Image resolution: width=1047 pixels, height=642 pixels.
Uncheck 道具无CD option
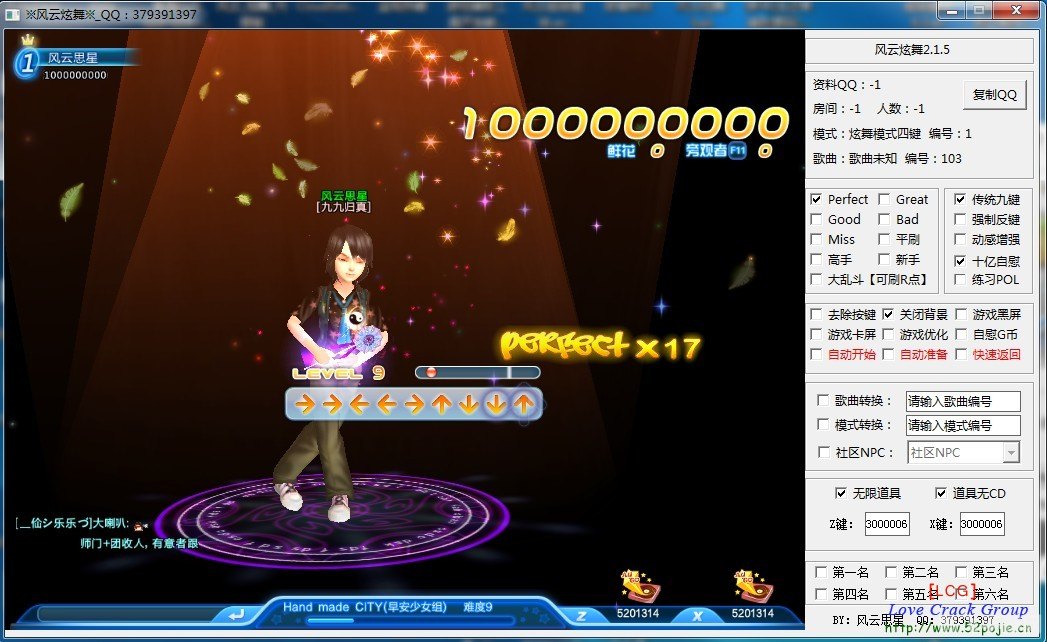click(940, 494)
